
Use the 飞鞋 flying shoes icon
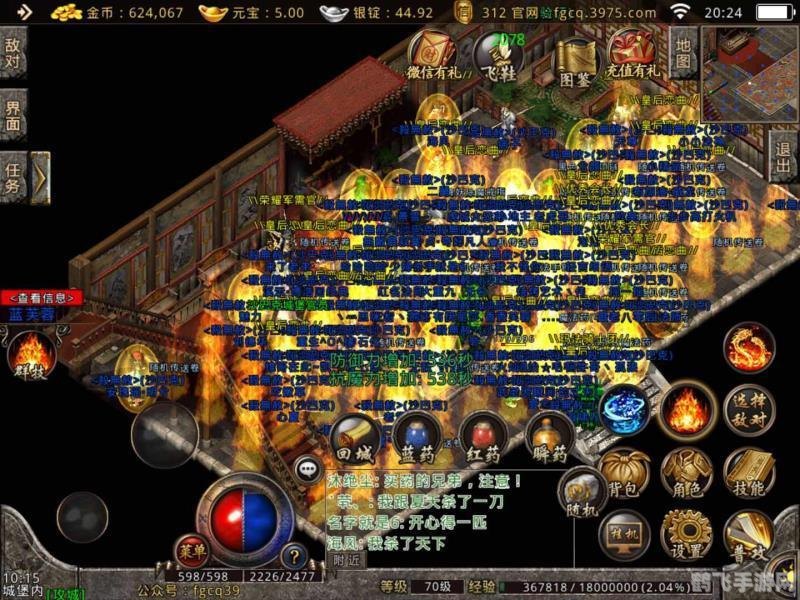click(497, 53)
